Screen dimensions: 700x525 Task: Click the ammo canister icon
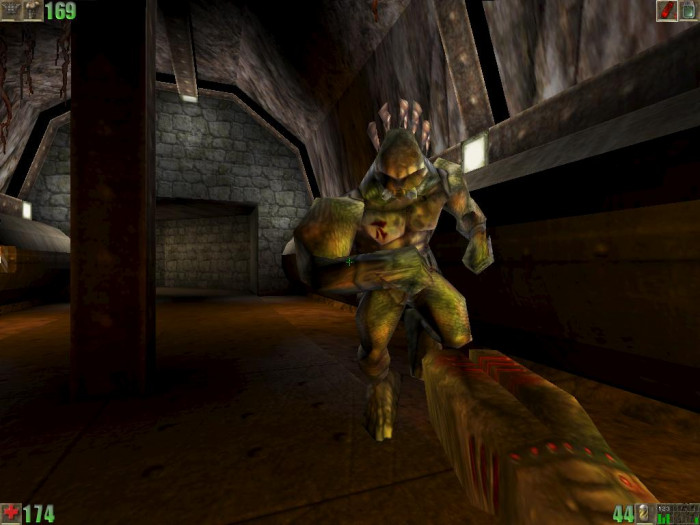tap(645, 514)
